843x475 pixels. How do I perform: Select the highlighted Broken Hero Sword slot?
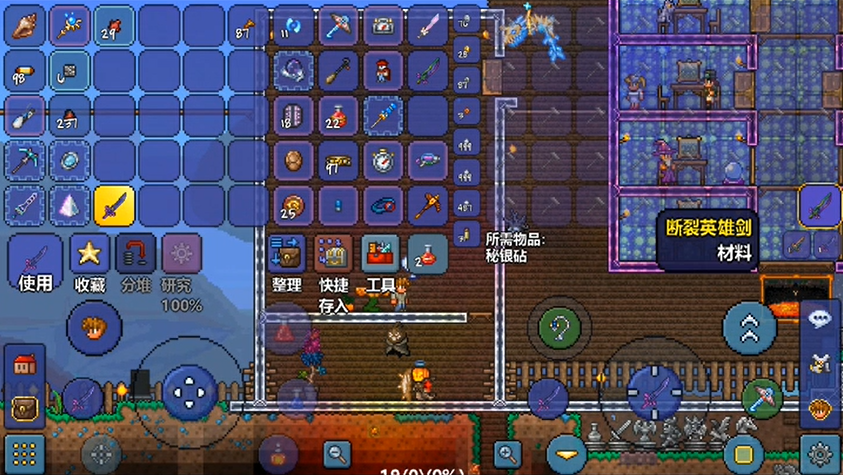[114, 206]
